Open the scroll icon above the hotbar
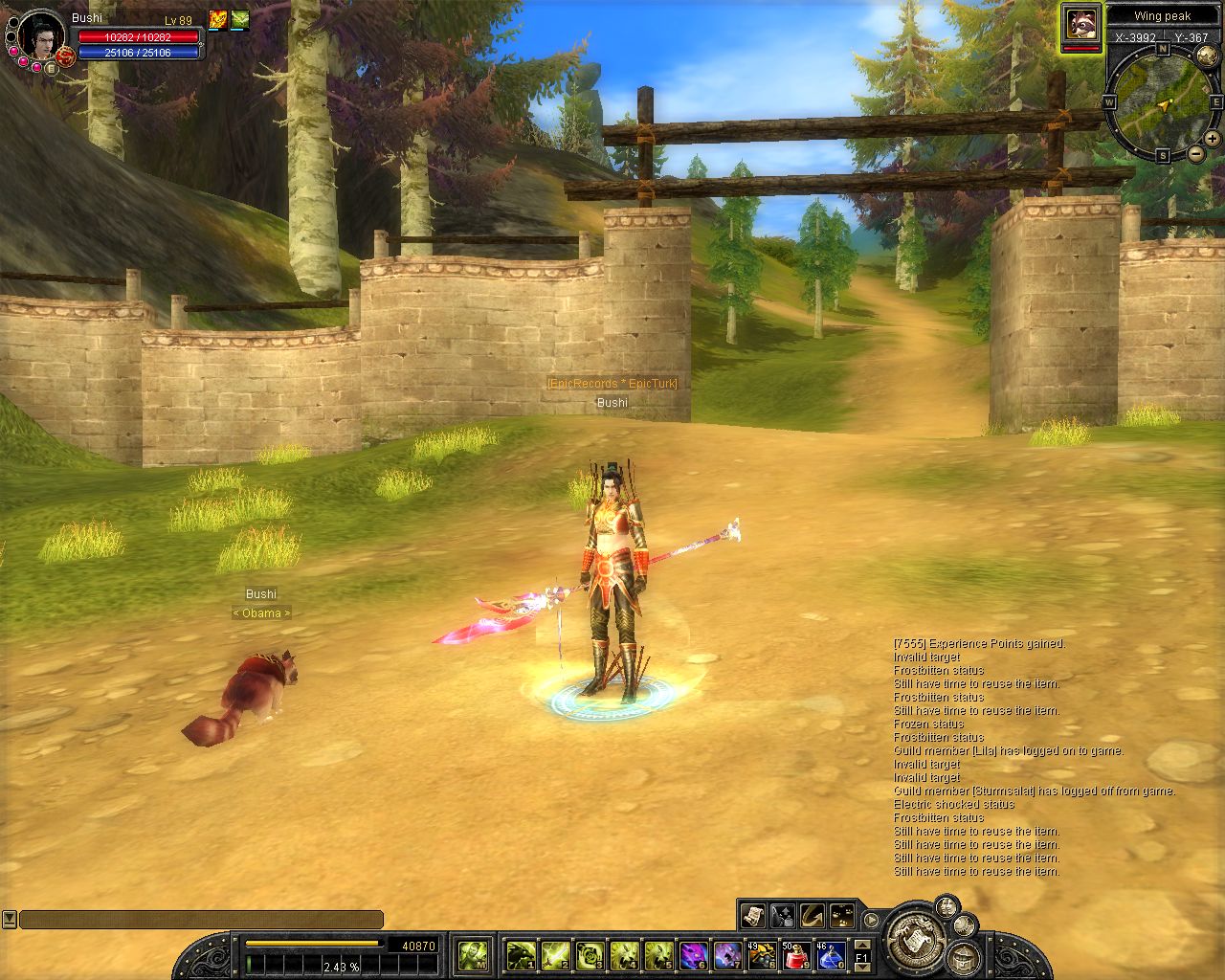Screen dimensions: 1225x980 click(753, 916)
